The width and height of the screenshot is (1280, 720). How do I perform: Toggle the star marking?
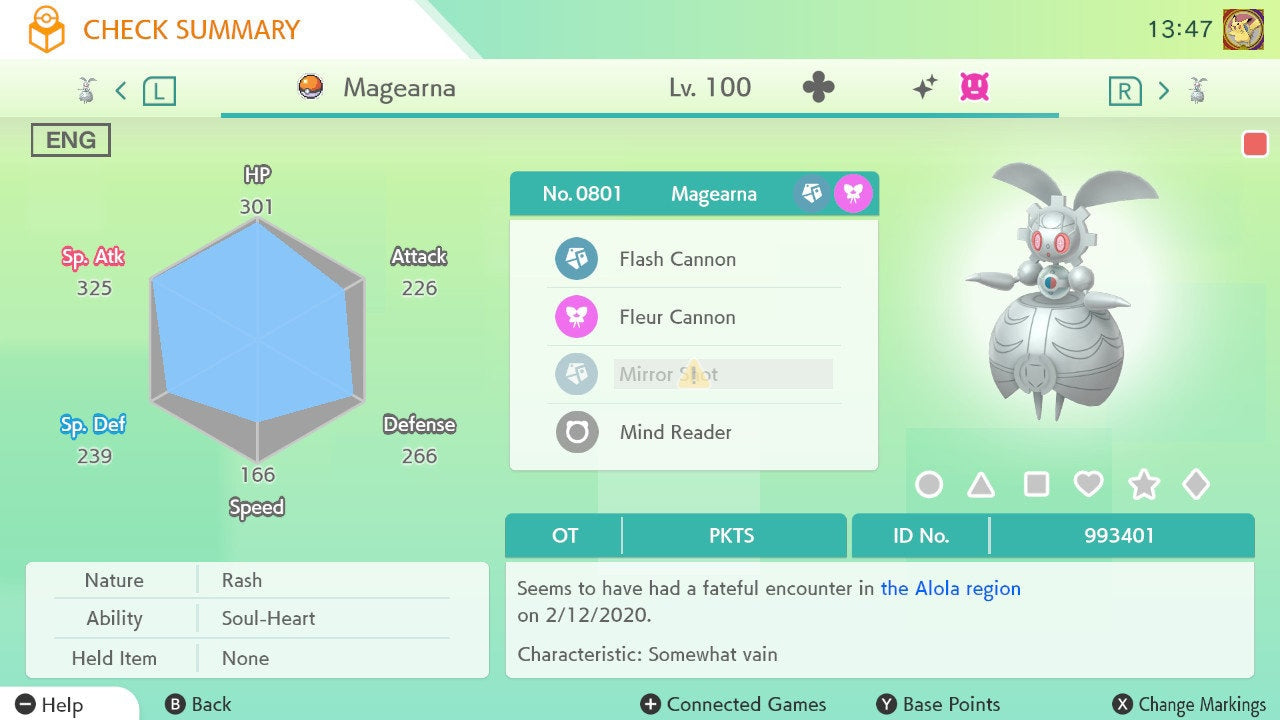1143,485
